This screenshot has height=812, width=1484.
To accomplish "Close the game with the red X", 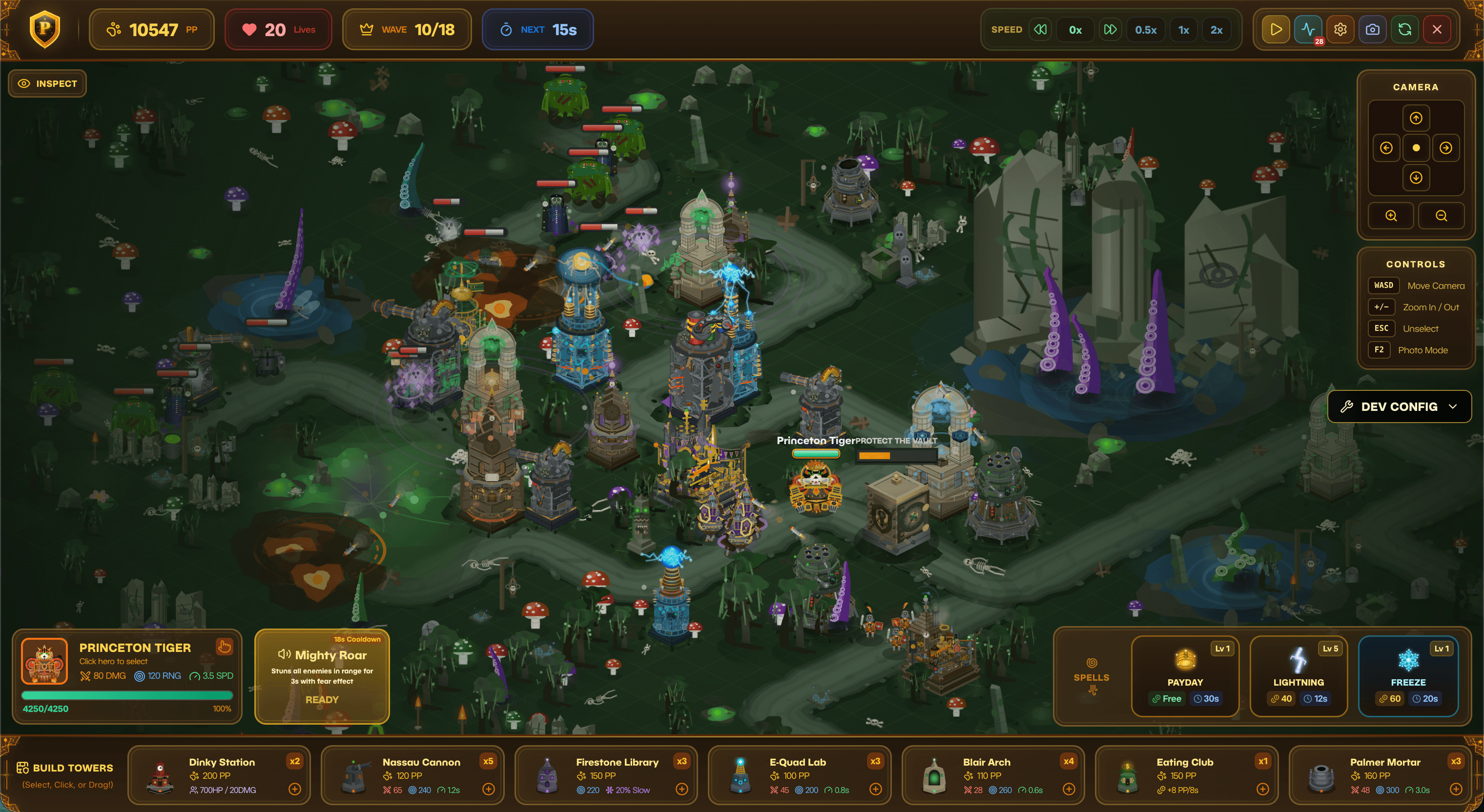I will click(x=1437, y=29).
